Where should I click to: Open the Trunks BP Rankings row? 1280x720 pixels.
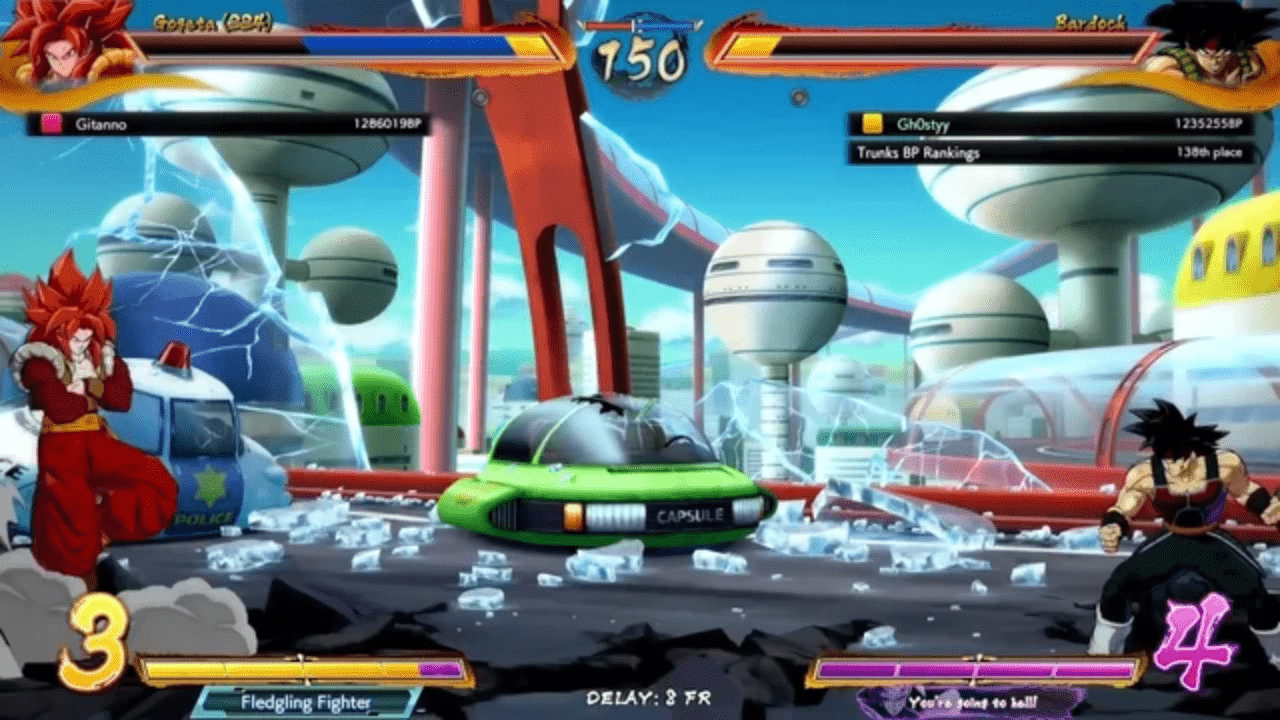coord(1050,153)
